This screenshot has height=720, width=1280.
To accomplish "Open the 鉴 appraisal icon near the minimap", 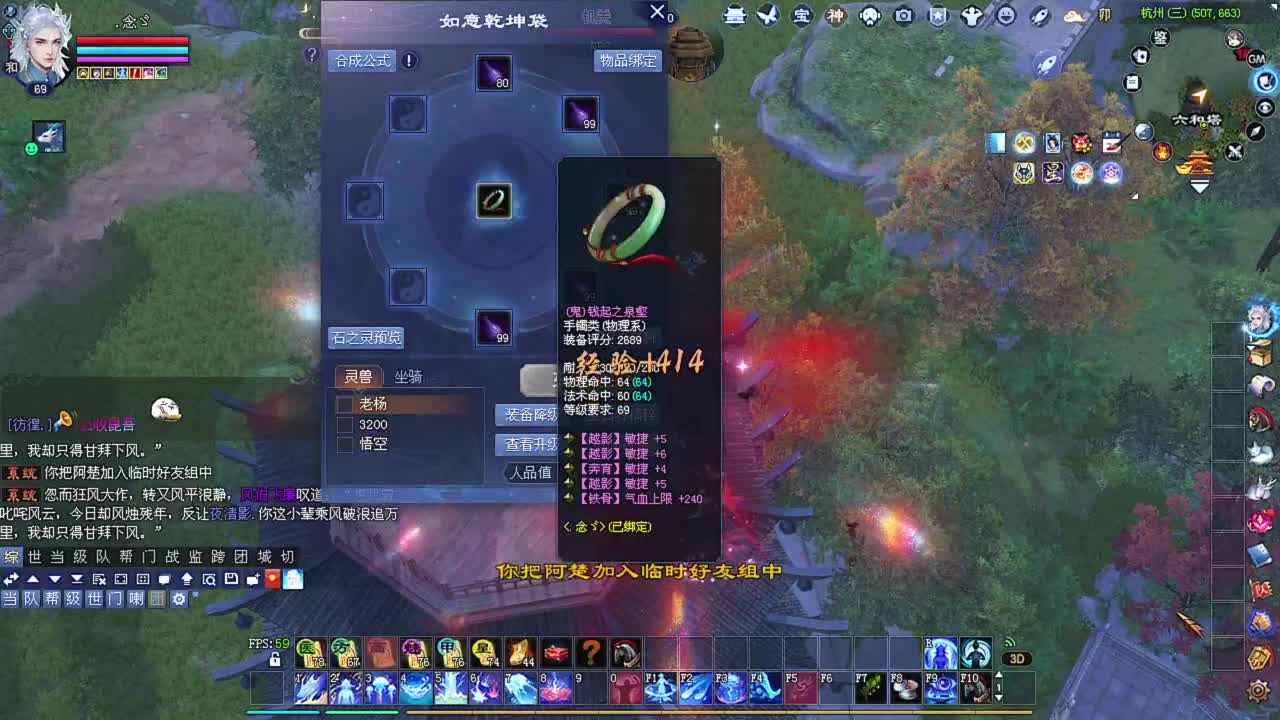I will [1161, 38].
